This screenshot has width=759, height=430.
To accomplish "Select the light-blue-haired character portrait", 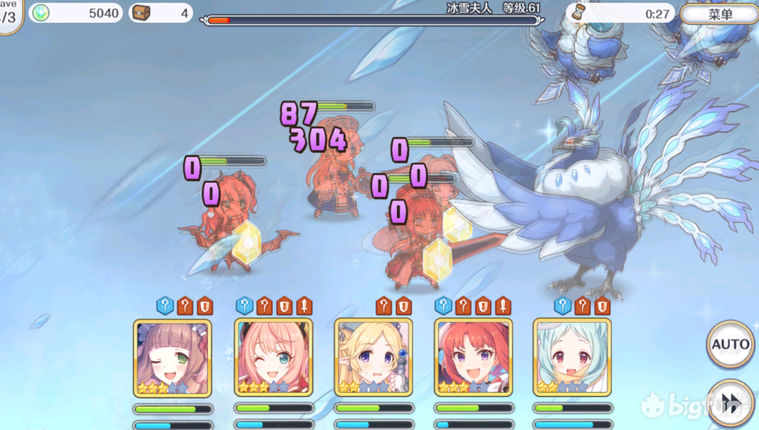I will (572, 357).
